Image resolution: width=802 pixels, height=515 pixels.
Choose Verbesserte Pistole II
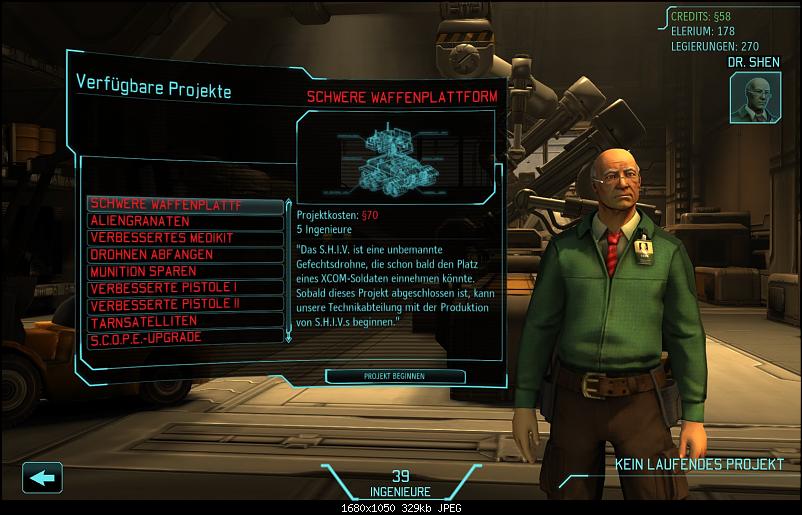click(x=185, y=304)
